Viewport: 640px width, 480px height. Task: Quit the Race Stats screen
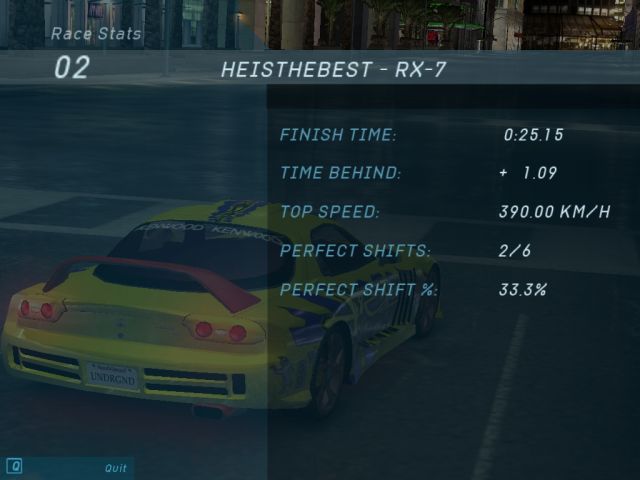pyautogui.click(x=115, y=467)
